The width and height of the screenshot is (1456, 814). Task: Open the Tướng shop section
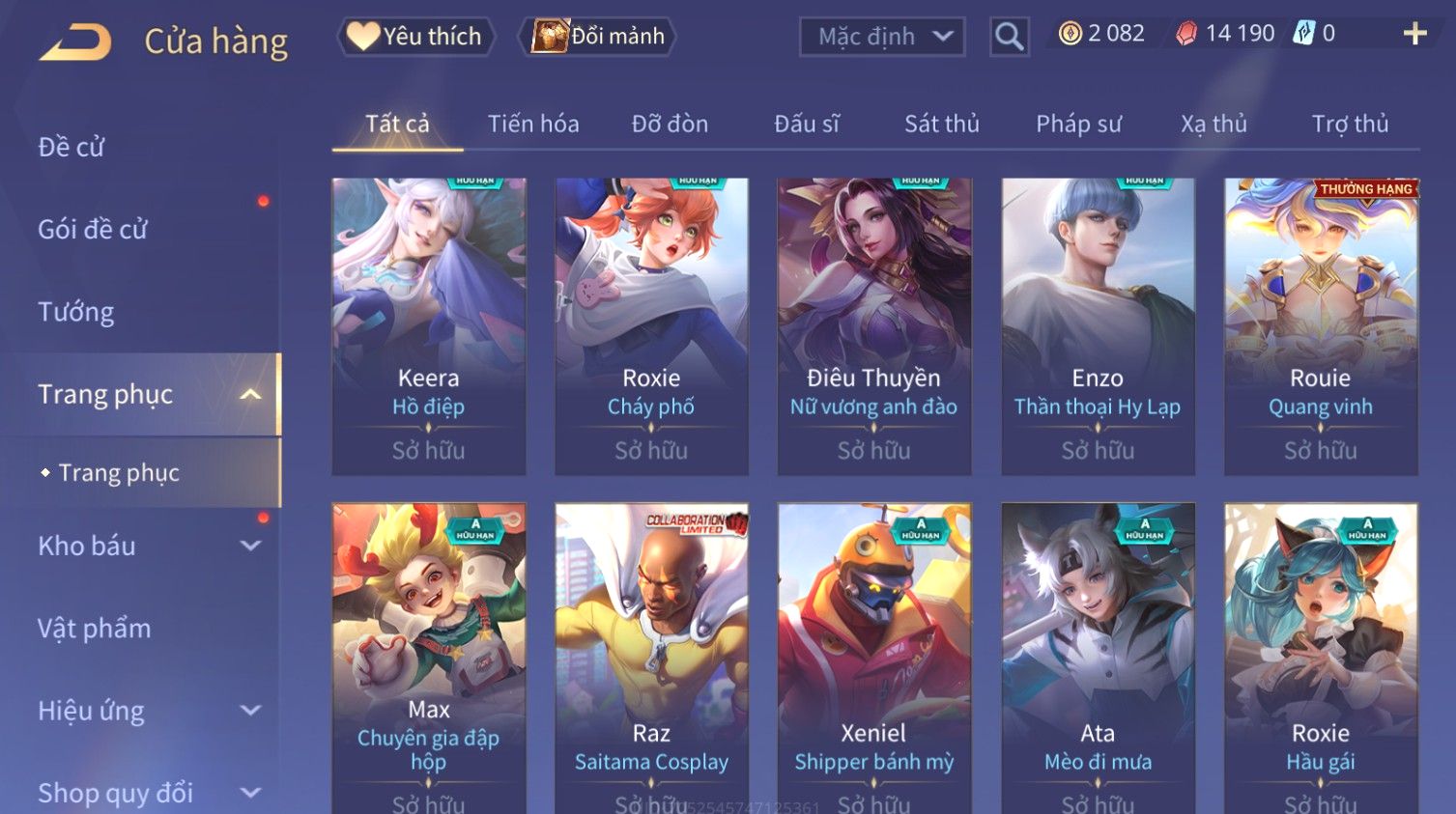(x=76, y=312)
